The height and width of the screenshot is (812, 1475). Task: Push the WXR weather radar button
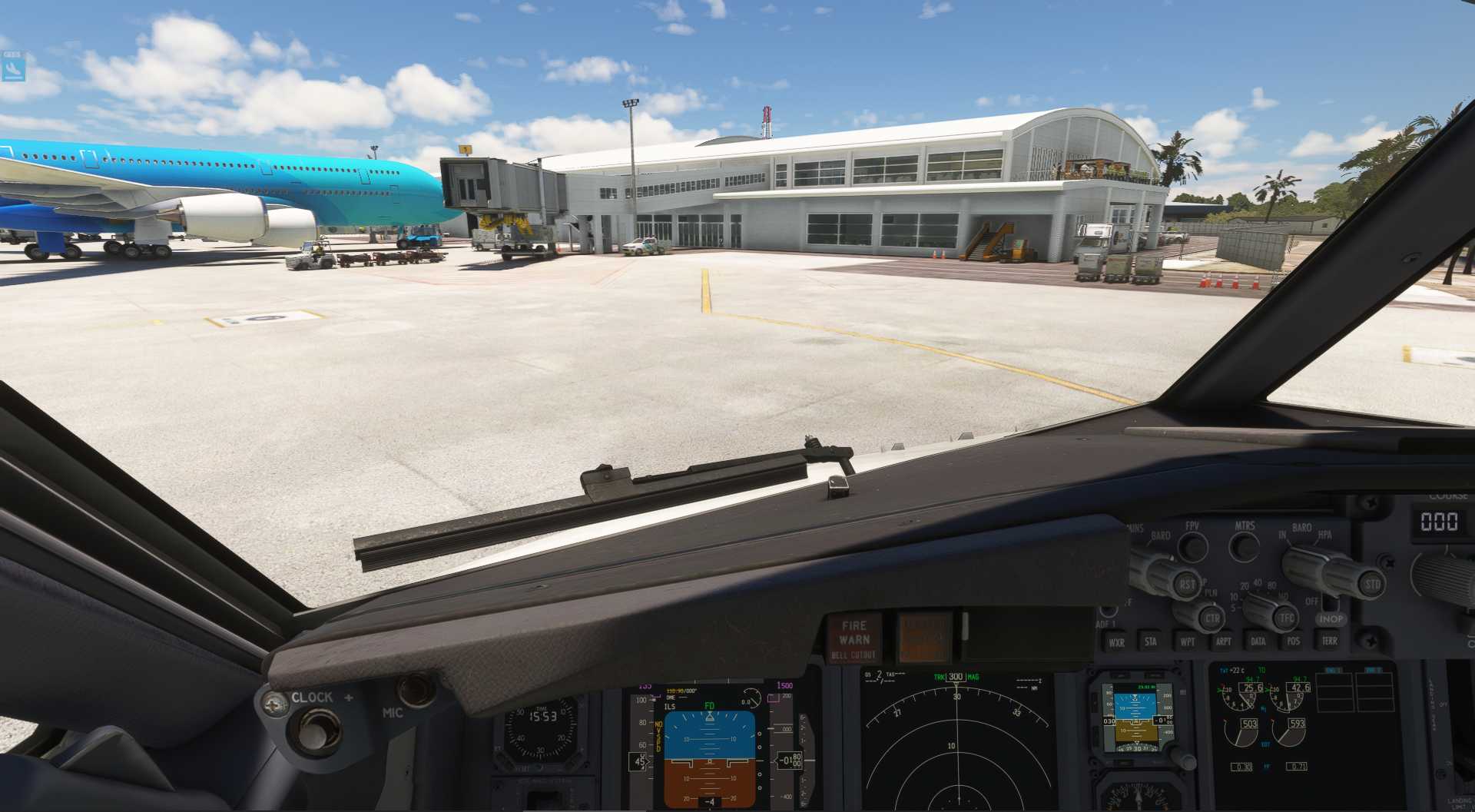coord(1116,642)
